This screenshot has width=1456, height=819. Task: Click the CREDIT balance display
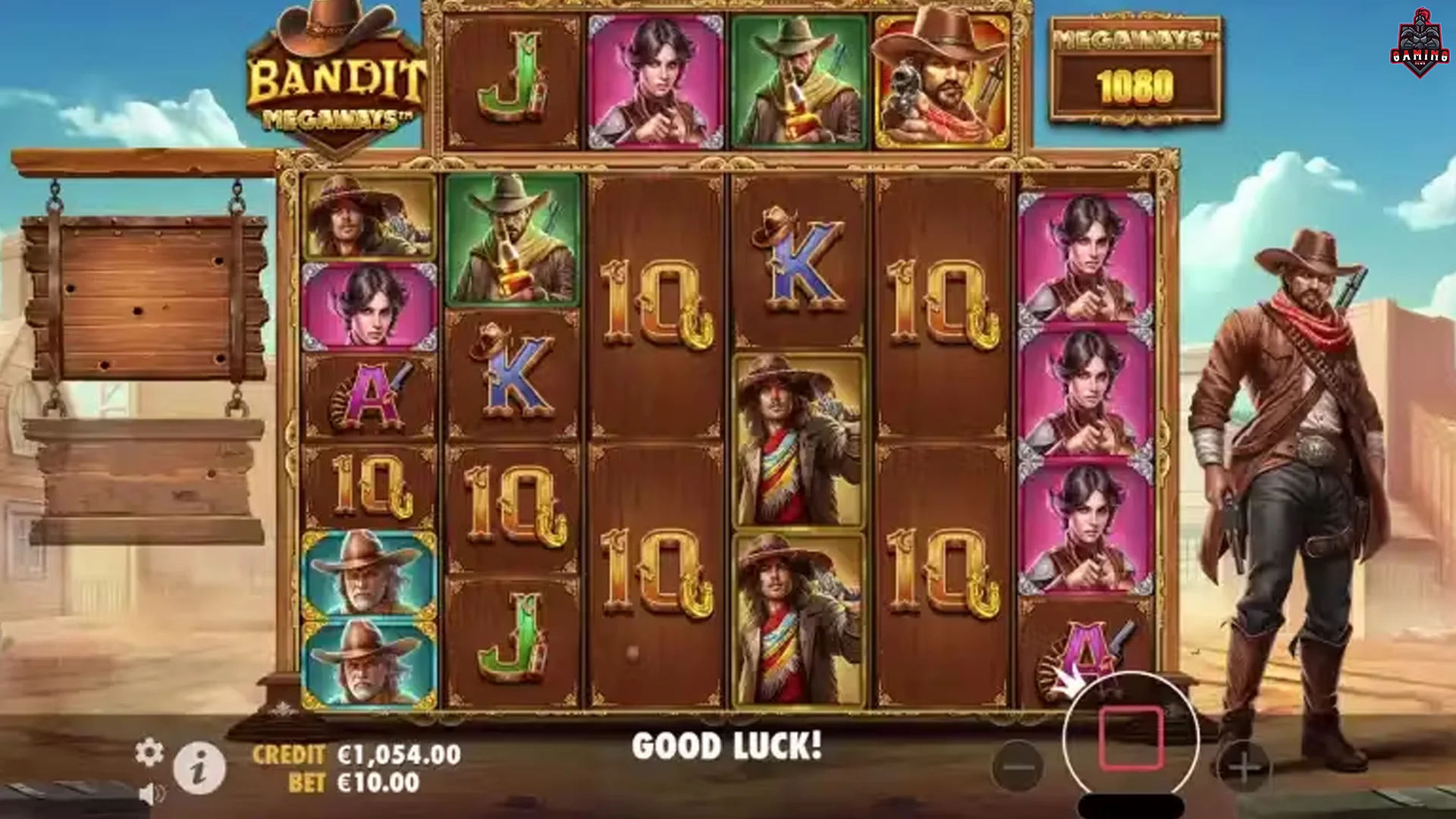[x=356, y=755]
